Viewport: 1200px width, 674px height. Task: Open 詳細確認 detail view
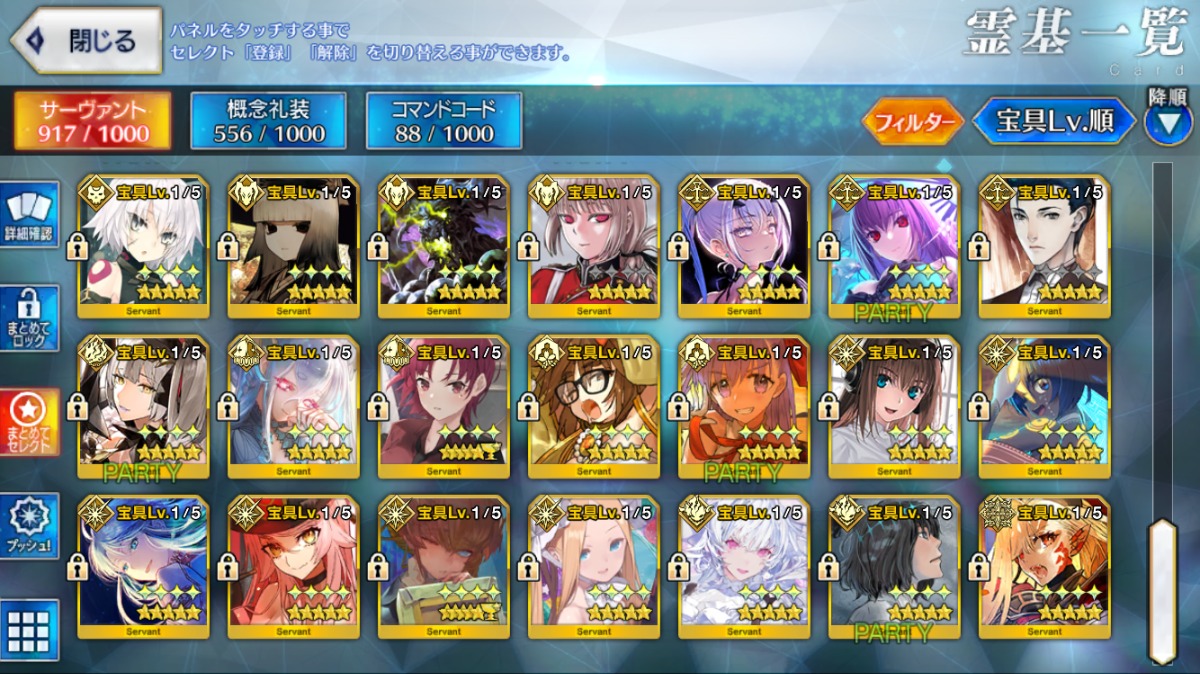pyautogui.click(x=29, y=215)
